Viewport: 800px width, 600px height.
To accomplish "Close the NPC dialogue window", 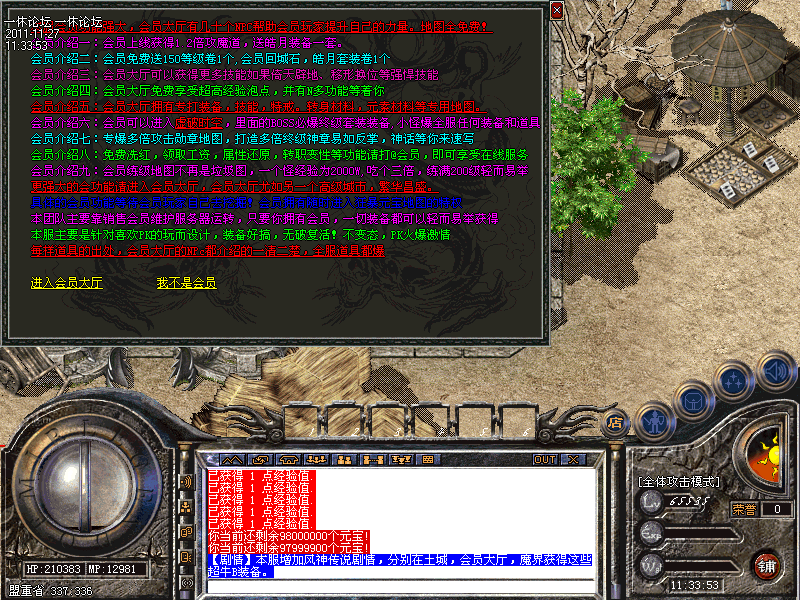I will (556, 9).
